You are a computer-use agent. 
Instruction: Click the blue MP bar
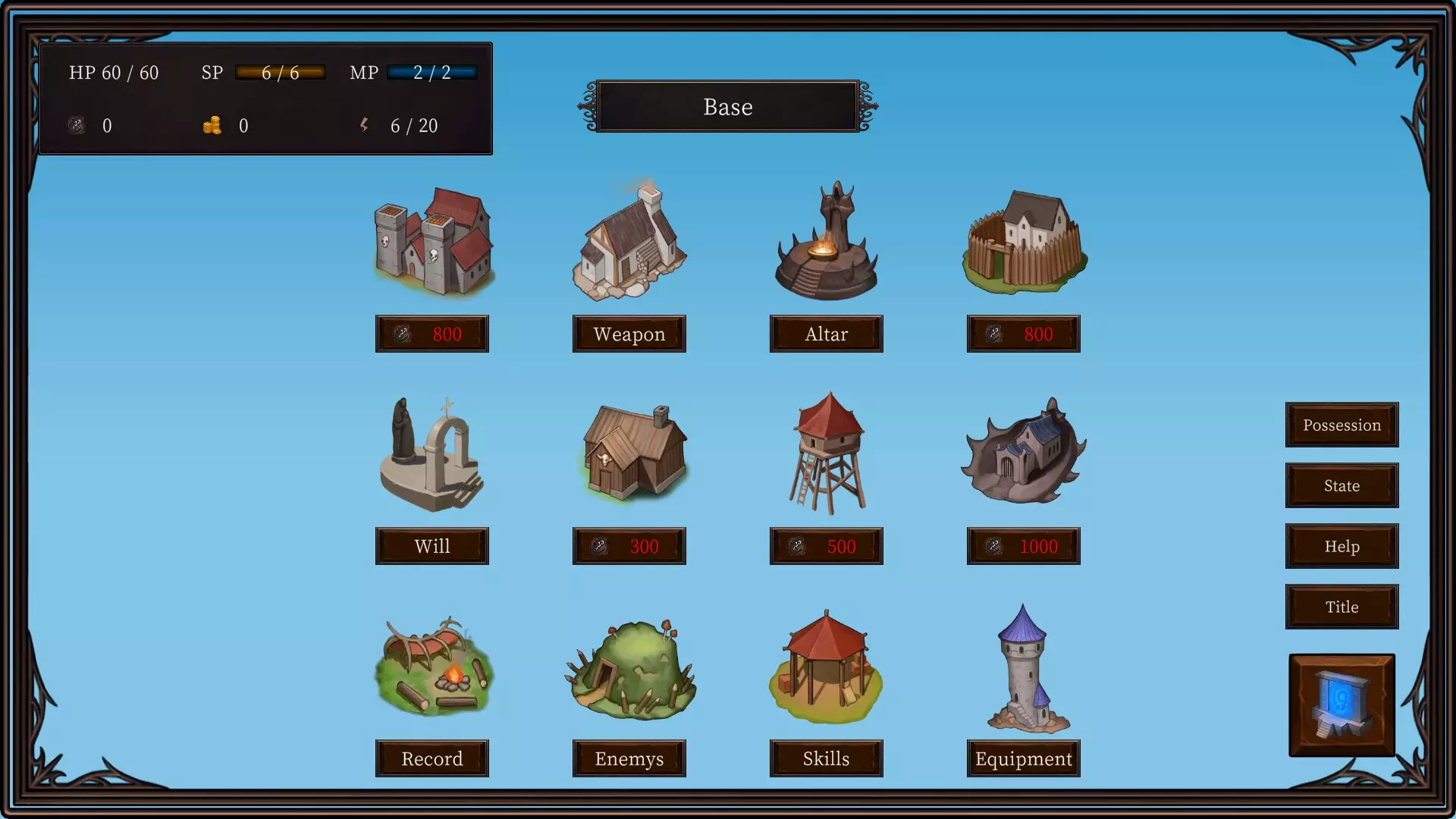point(432,72)
